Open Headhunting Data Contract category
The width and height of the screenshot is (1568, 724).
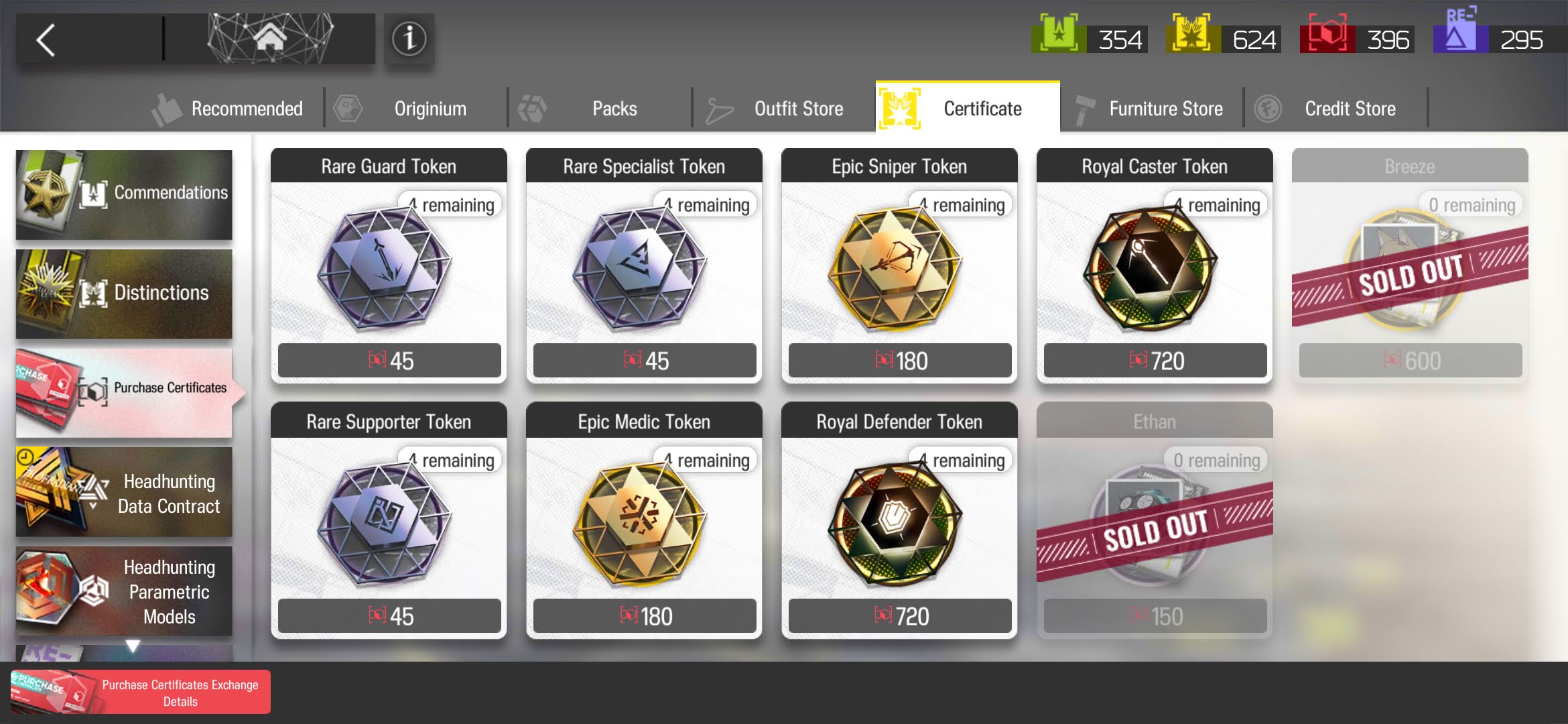[x=124, y=492]
